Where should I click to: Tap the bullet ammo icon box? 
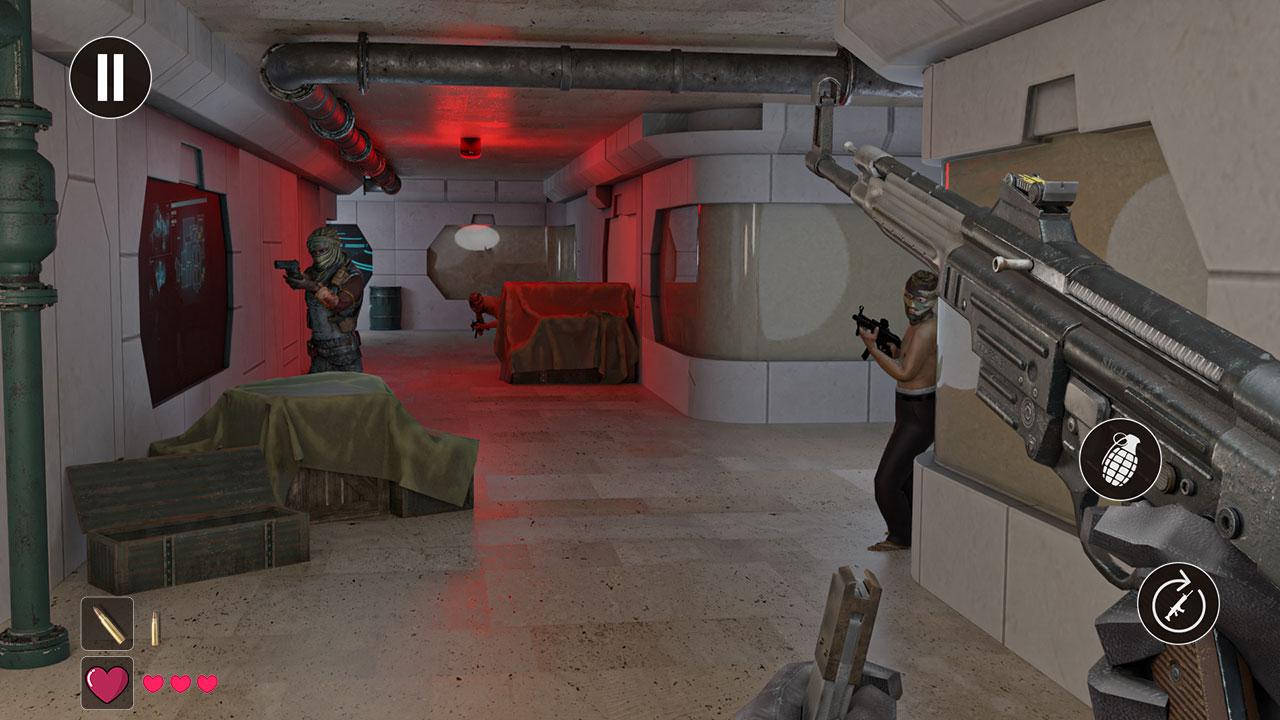tap(107, 623)
